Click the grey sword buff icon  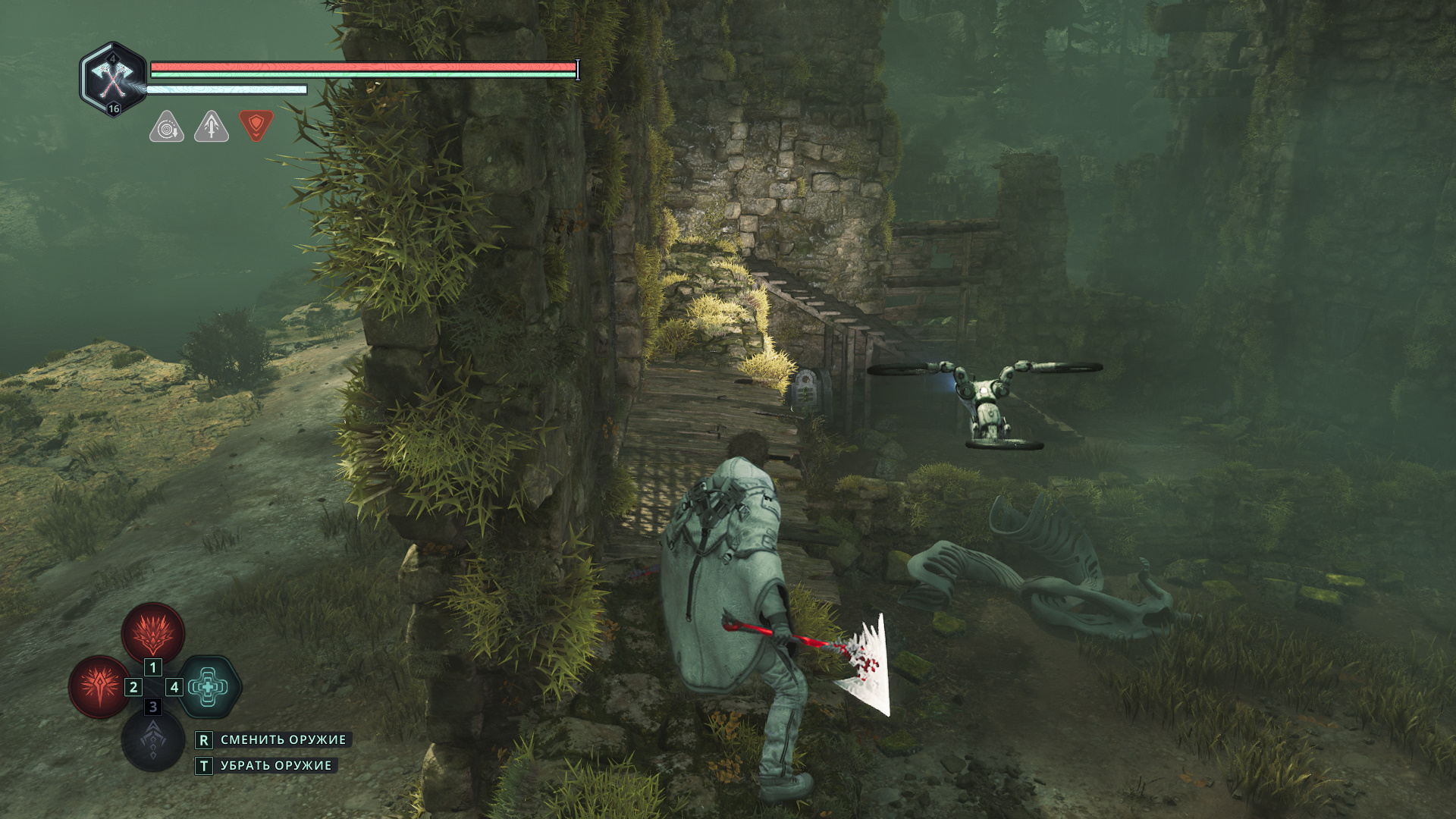pyautogui.click(x=212, y=127)
